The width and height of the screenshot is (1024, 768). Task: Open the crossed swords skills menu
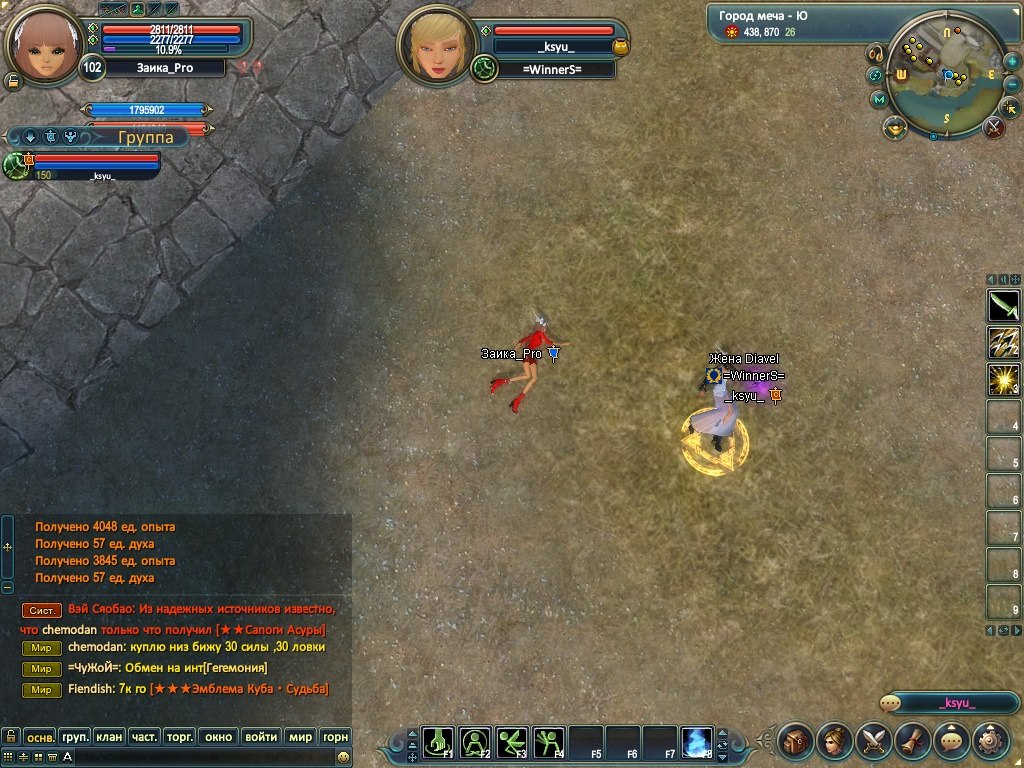[x=875, y=741]
